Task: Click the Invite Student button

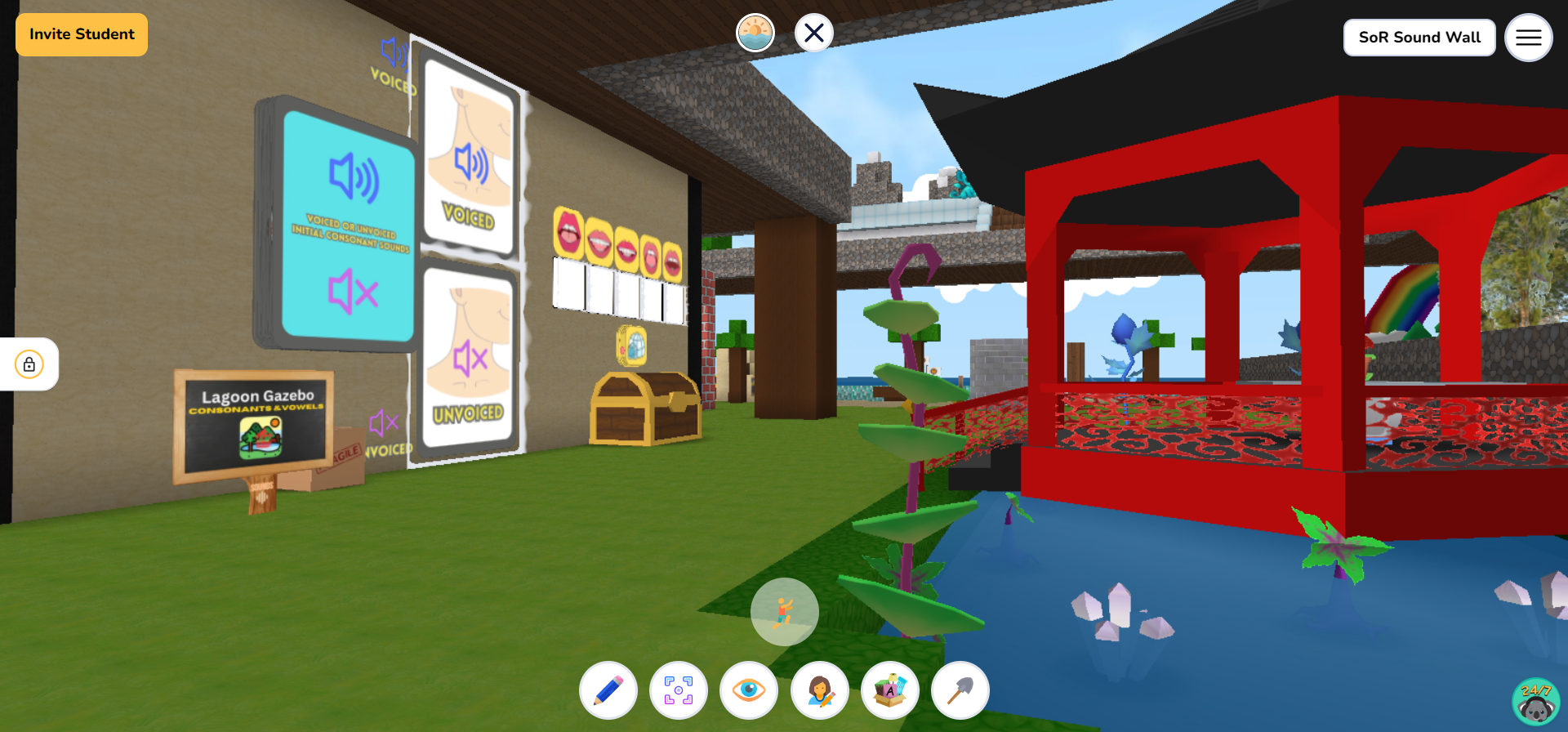Action: (x=81, y=34)
